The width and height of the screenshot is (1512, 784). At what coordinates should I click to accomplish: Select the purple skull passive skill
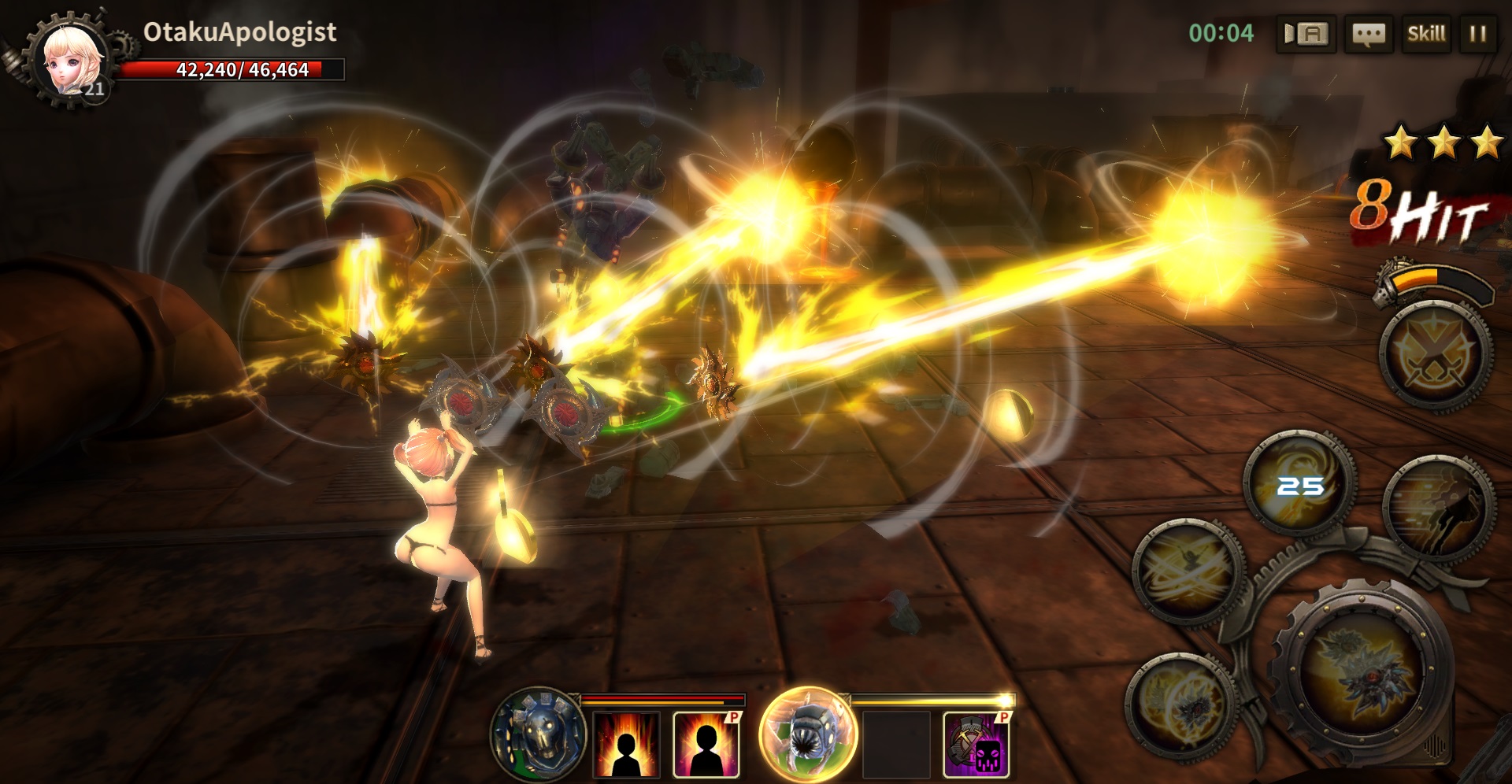(x=976, y=744)
